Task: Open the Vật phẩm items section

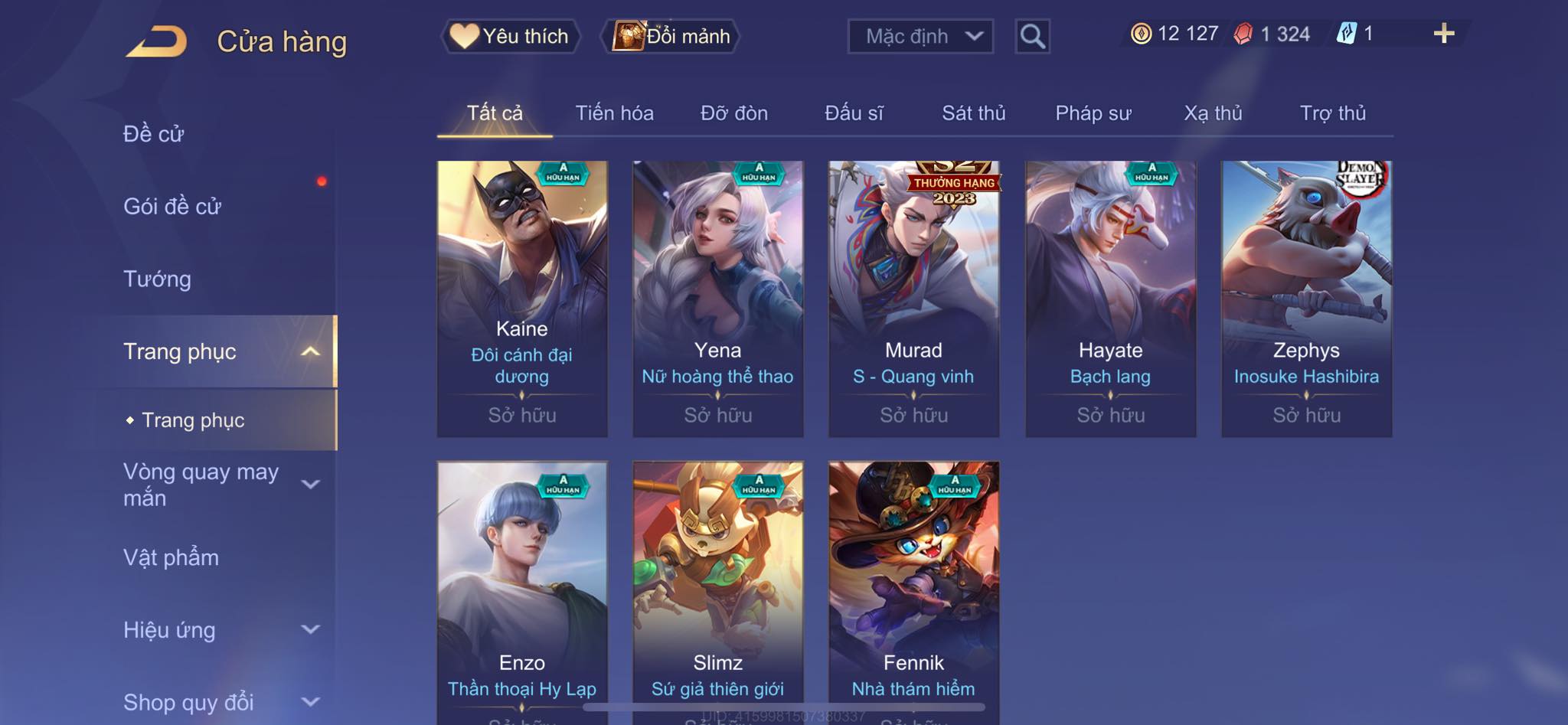Action: [x=171, y=557]
